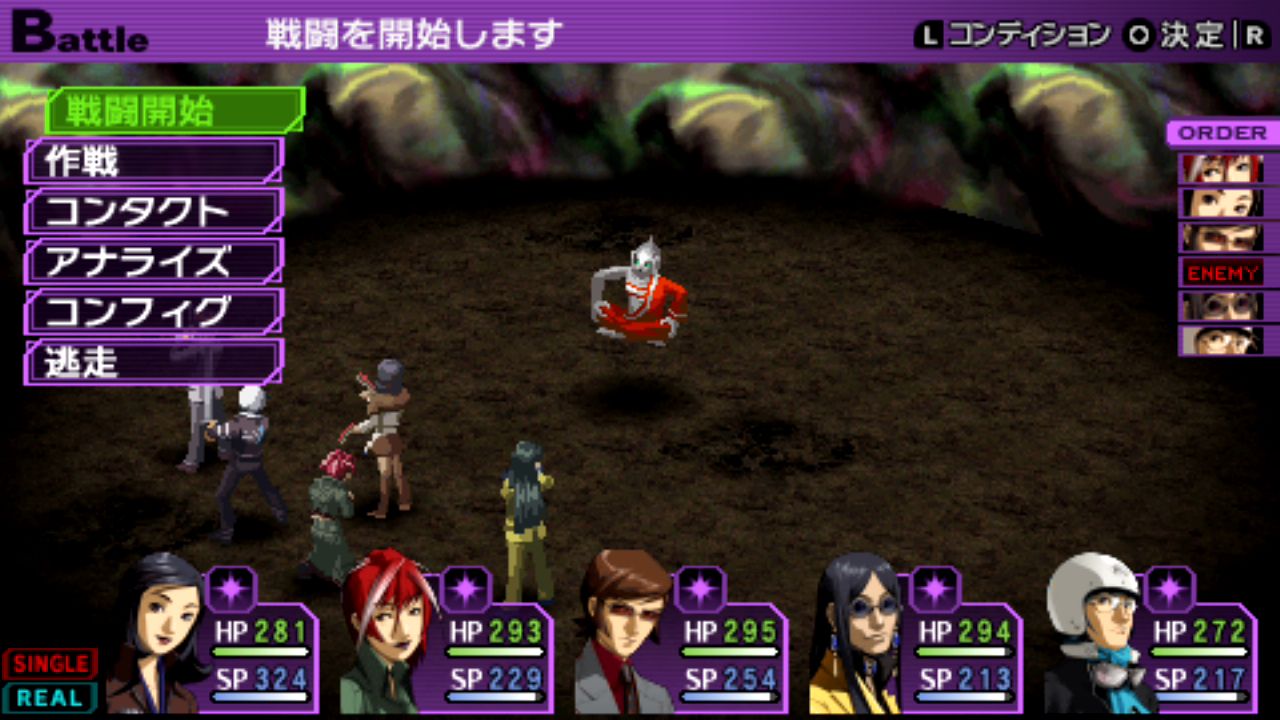
Task: Choose the コンタクト contact option
Action: click(x=153, y=211)
